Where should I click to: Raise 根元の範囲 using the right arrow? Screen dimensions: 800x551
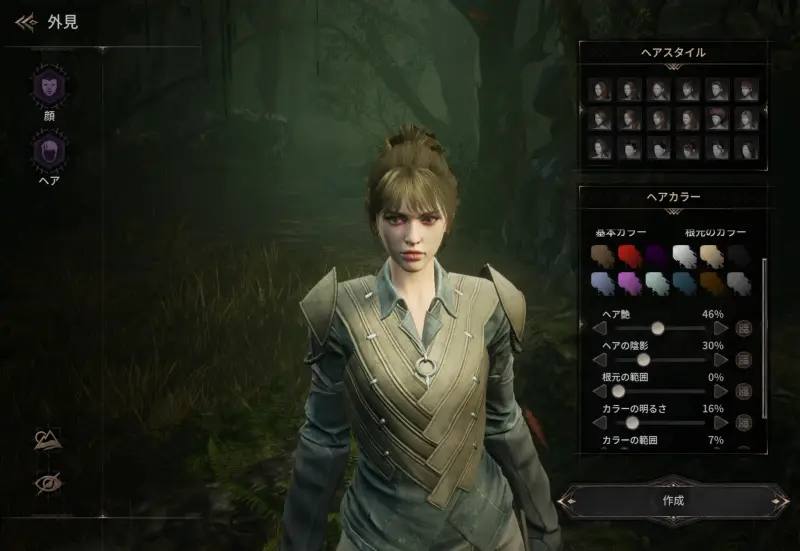tap(721, 391)
